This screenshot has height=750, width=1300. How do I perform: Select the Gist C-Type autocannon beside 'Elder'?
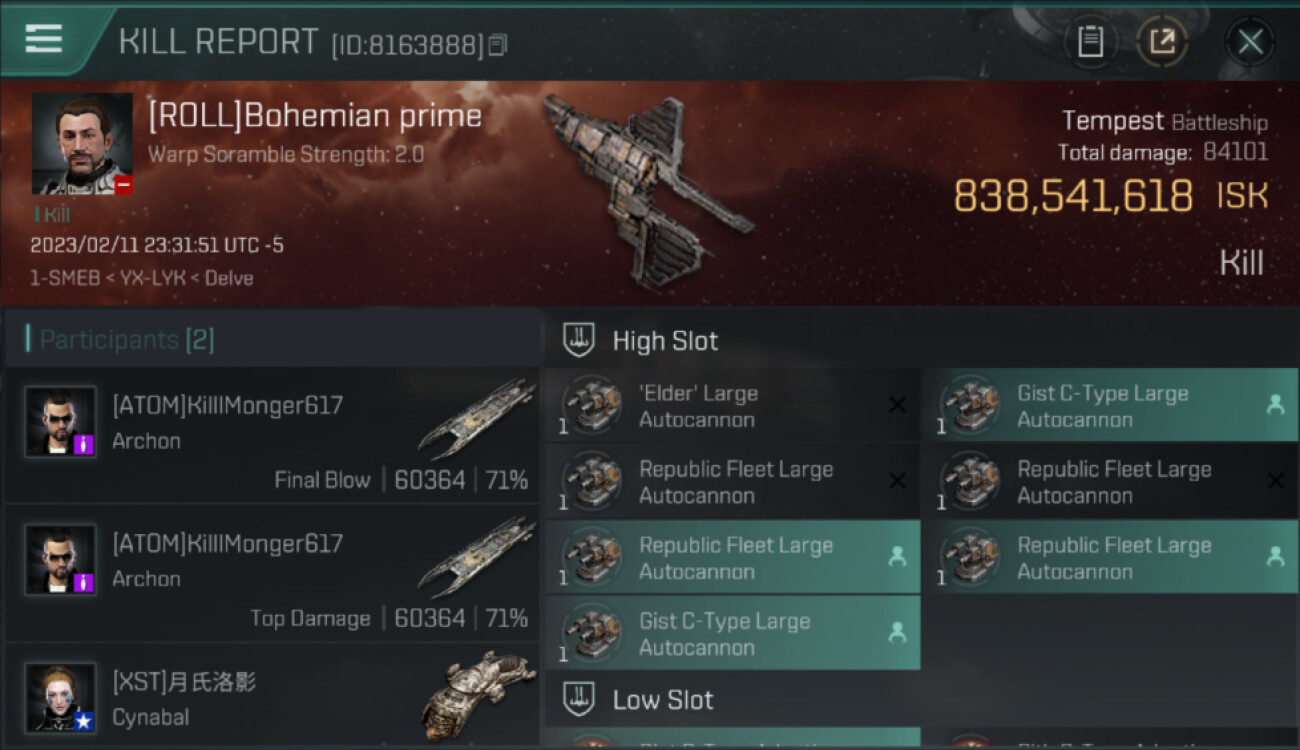(1110, 406)
